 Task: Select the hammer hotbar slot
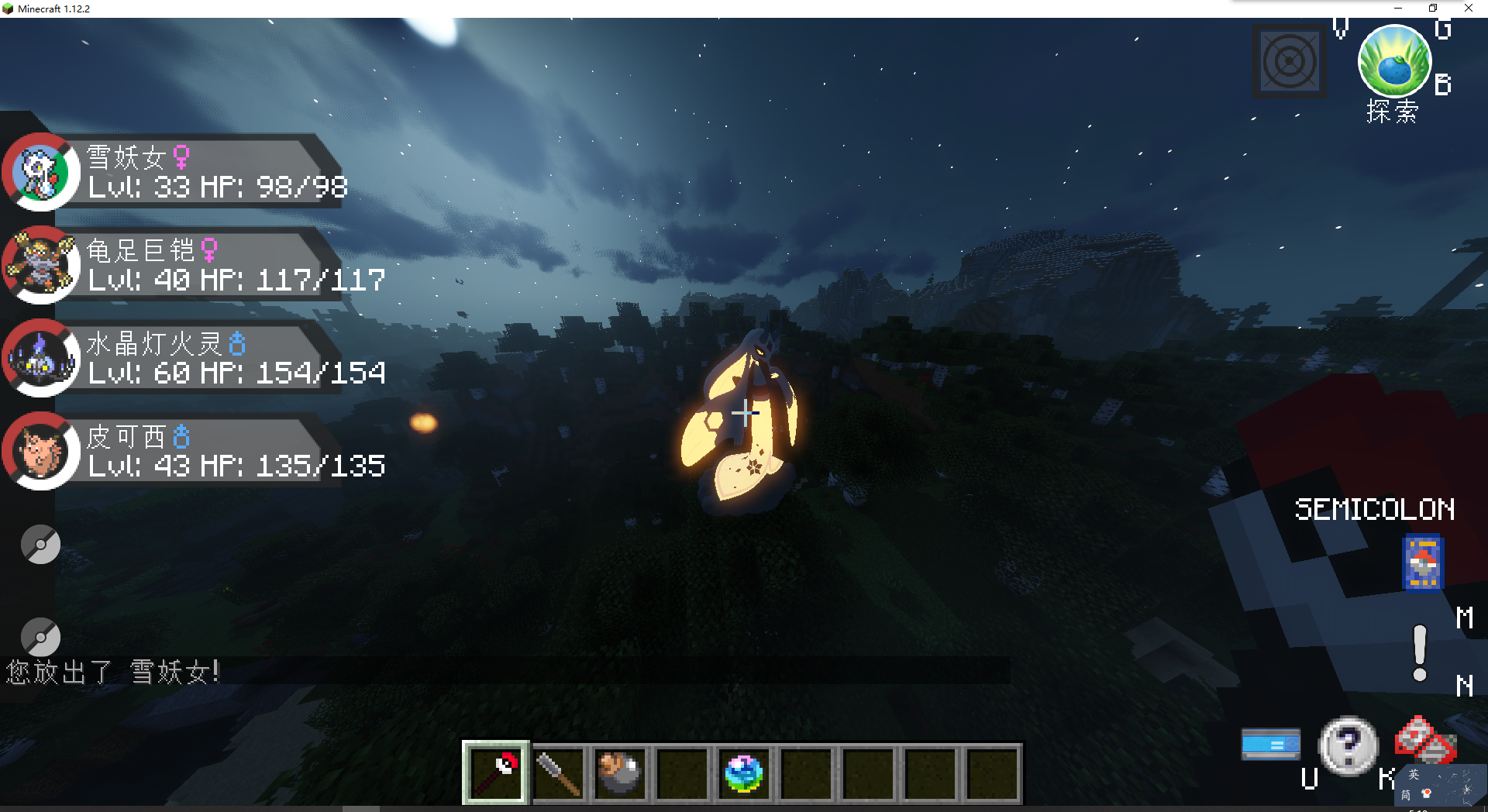pyautogui.click(x=558, y=773)
